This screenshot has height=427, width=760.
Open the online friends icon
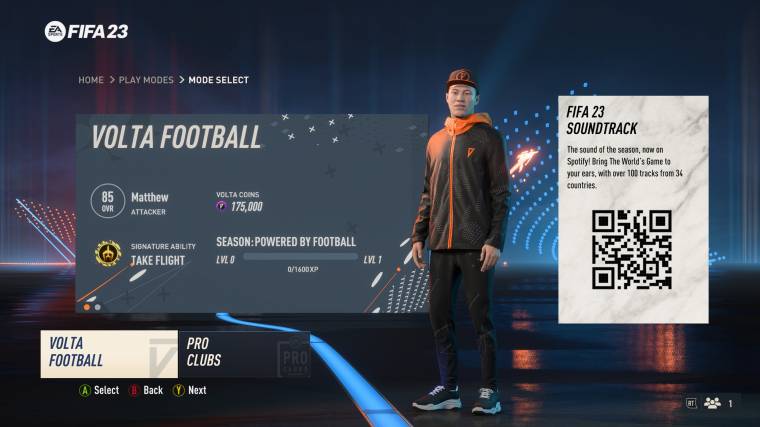(712, 403)
